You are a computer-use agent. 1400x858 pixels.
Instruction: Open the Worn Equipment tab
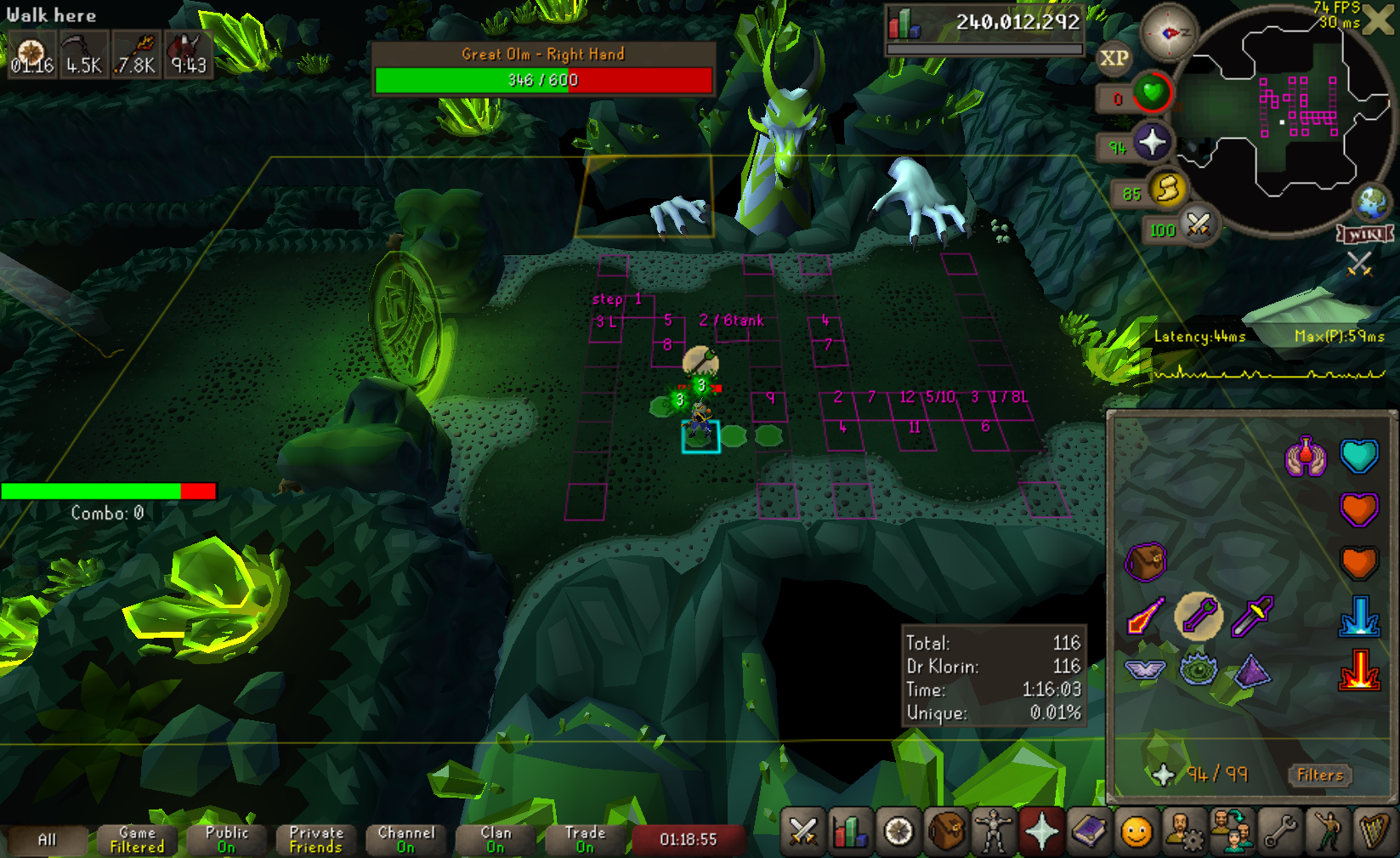[x=994, y=831]
